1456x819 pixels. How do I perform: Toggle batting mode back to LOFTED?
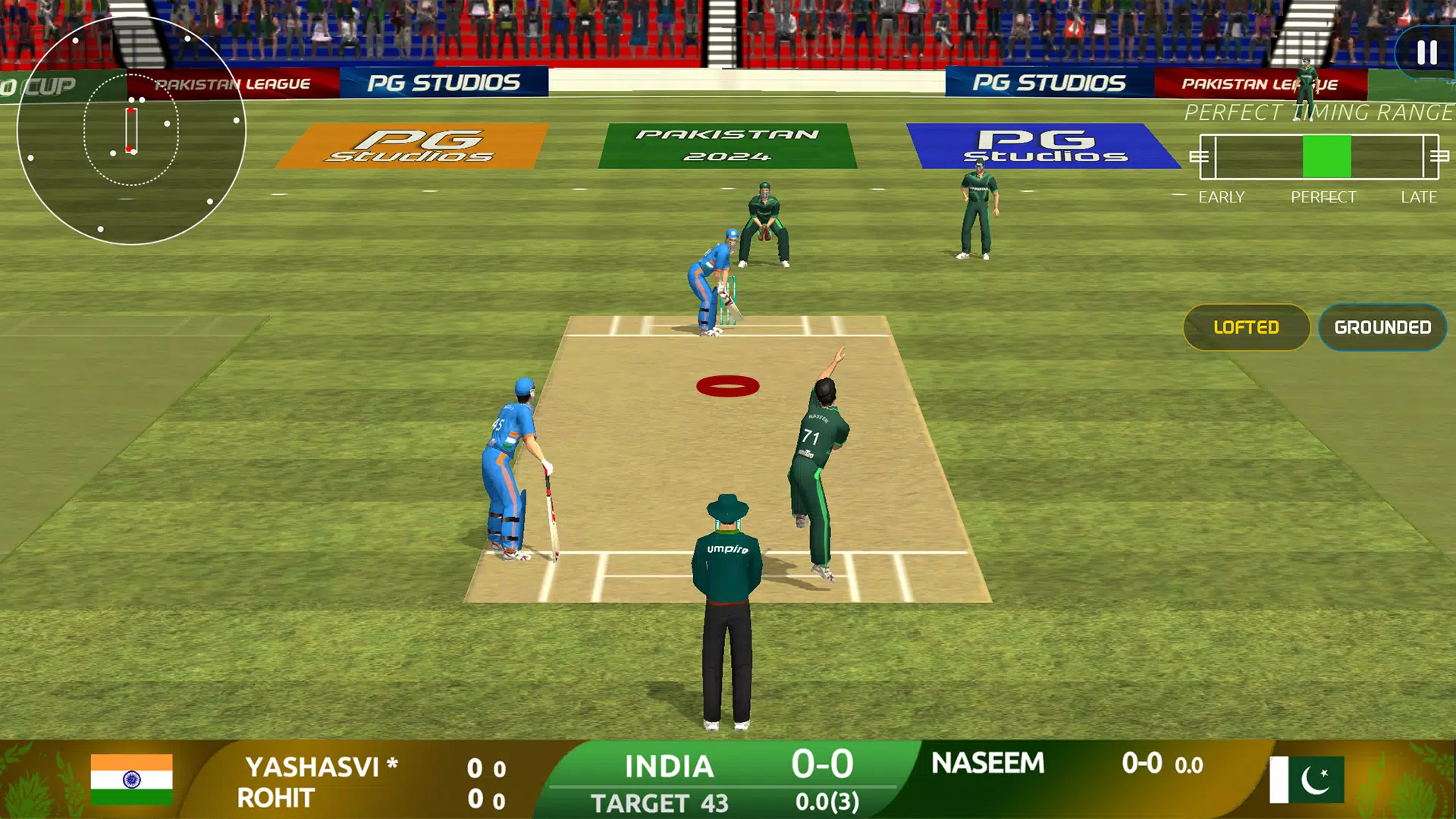pyautogui.click(x=1247, y=328)
